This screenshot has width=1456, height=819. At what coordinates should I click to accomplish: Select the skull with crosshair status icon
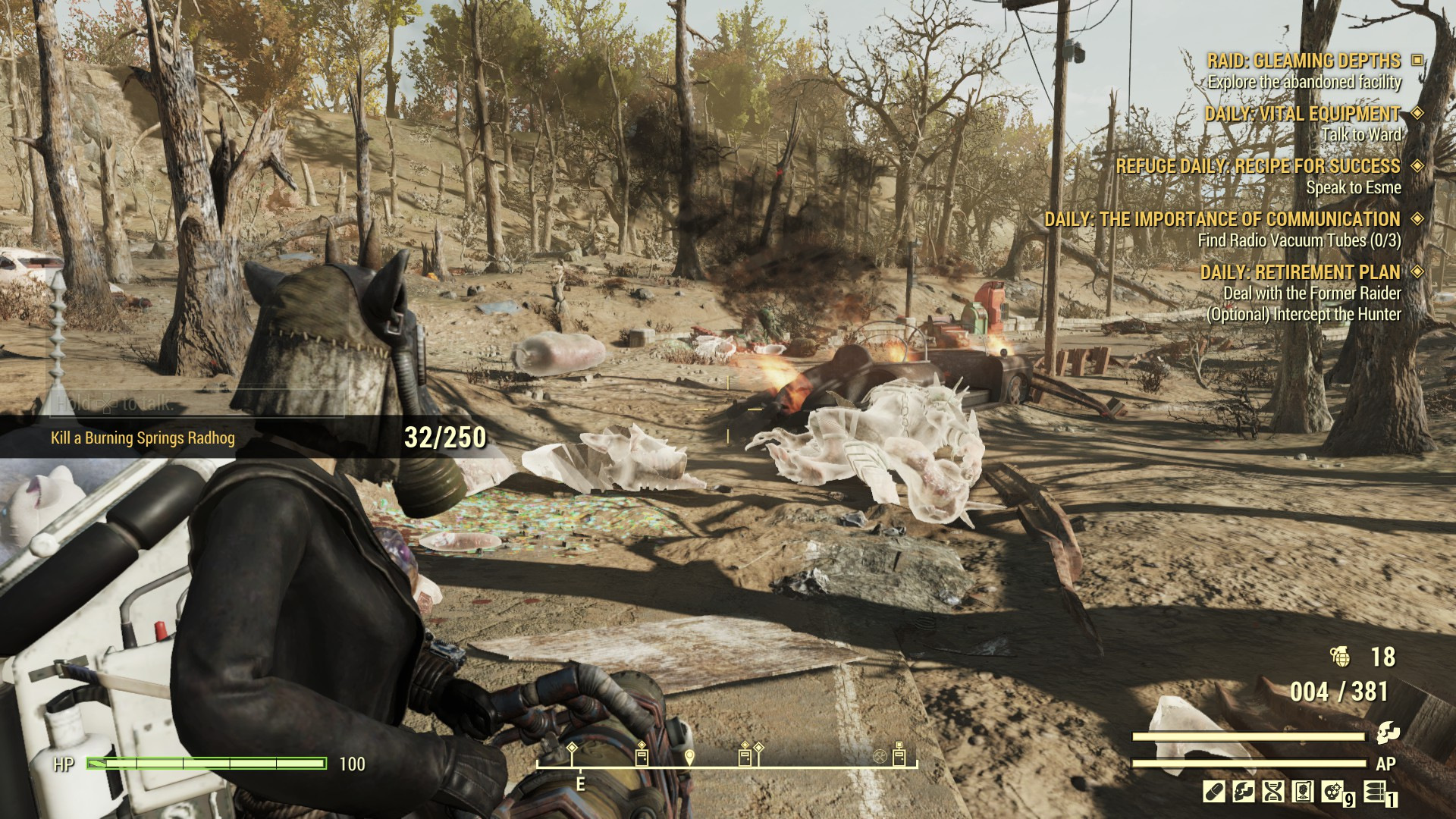click(1332, 792)
